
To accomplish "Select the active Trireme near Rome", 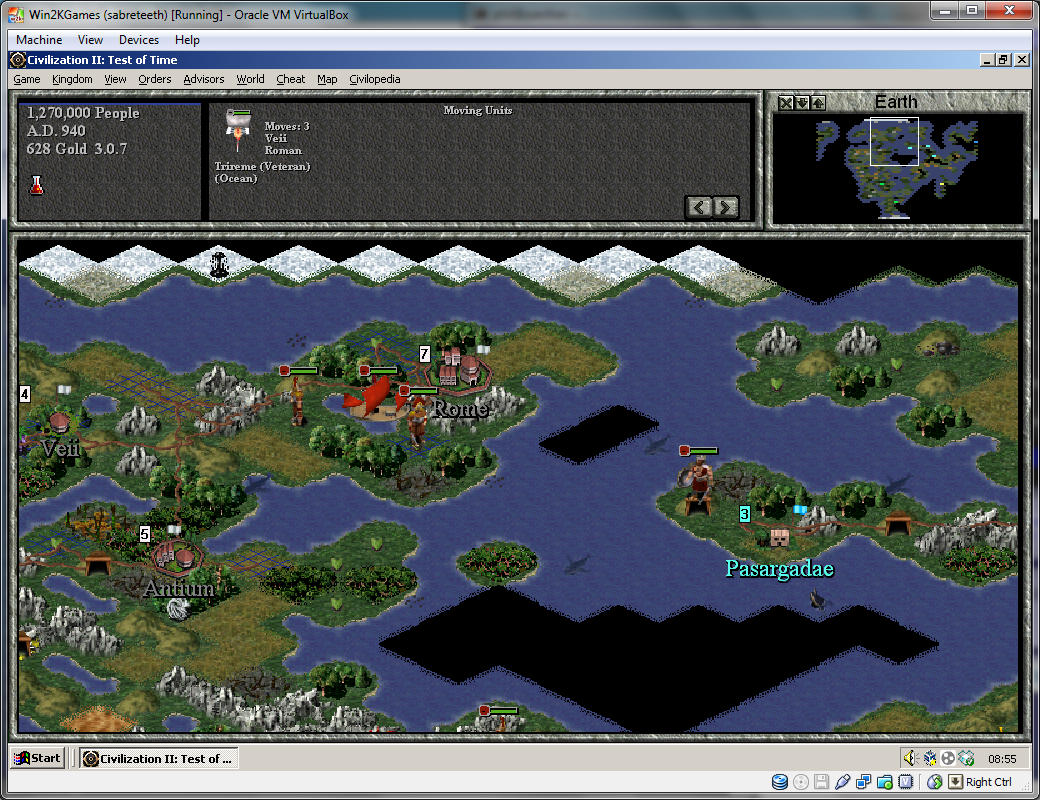I will click(370, 400).
